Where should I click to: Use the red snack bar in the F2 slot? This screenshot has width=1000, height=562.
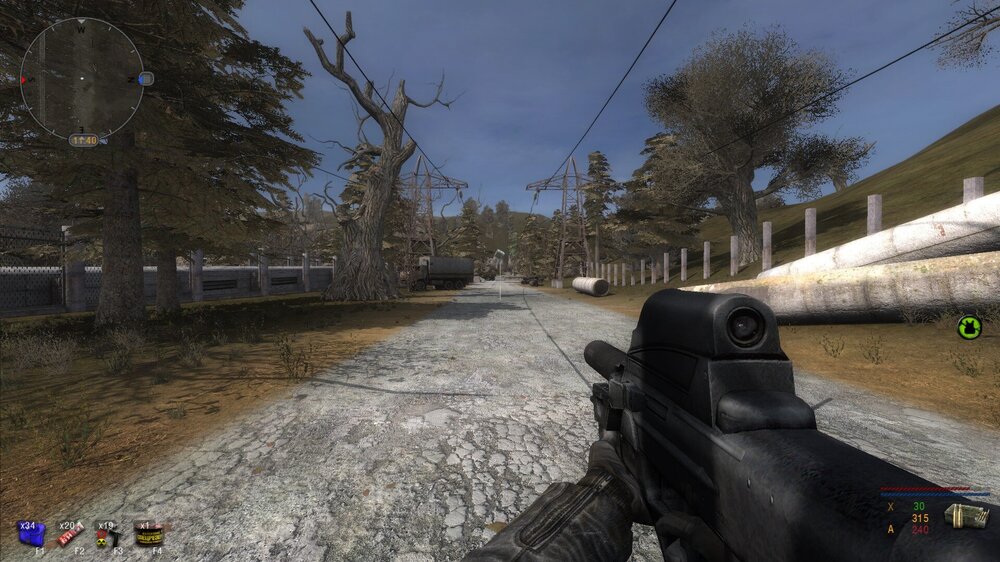67,536
